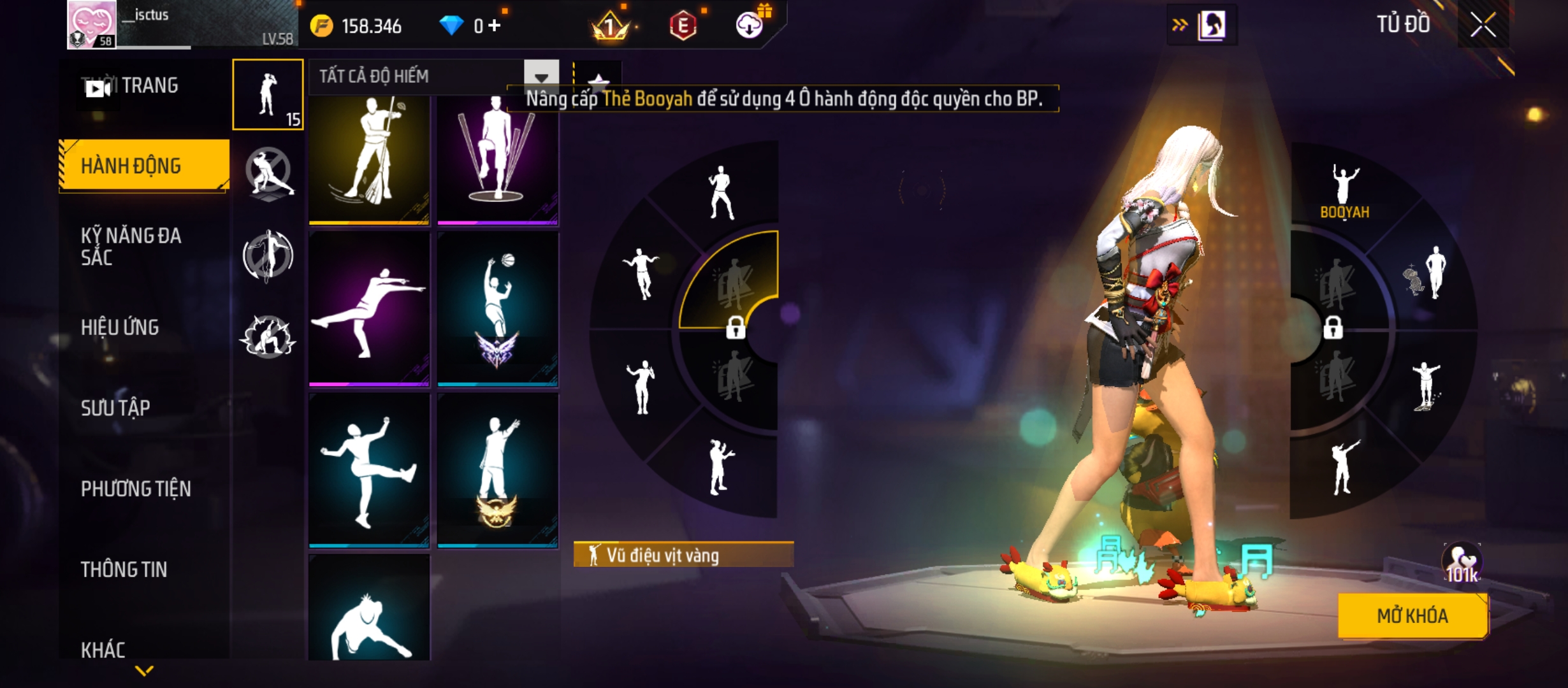The image size is (1568, 688).
Task: Expand the Tất Cả Độ Hiếm dropdown
Action: 541,77
